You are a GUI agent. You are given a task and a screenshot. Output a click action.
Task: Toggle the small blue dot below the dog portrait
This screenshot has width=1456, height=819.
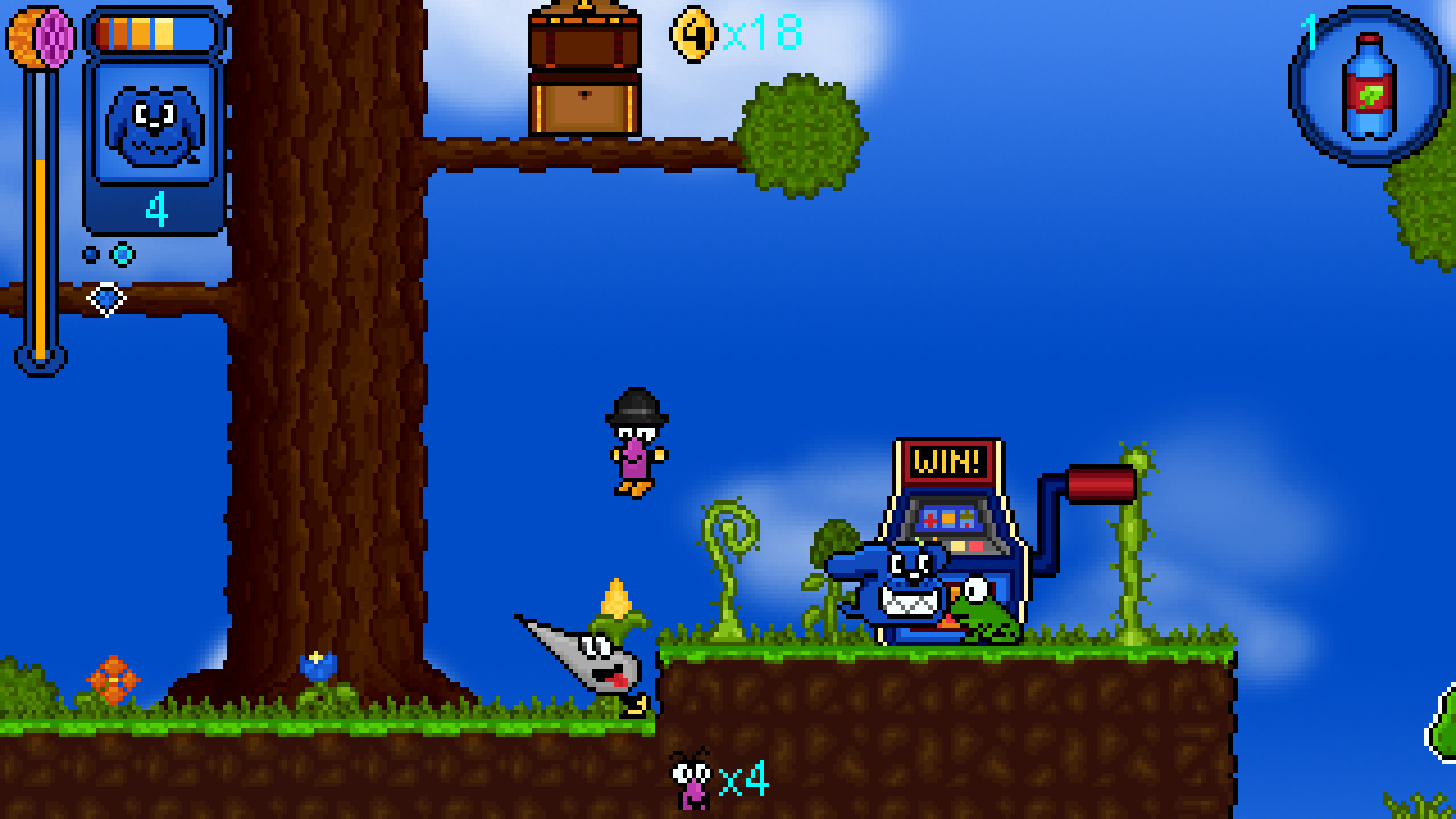point(91,253)
